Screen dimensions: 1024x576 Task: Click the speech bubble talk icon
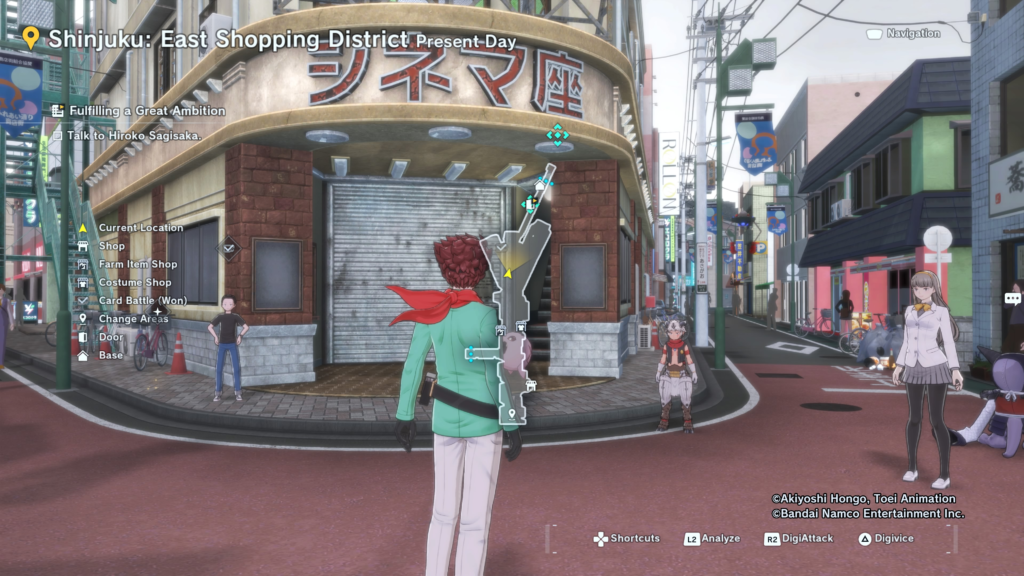(1012, 298)
